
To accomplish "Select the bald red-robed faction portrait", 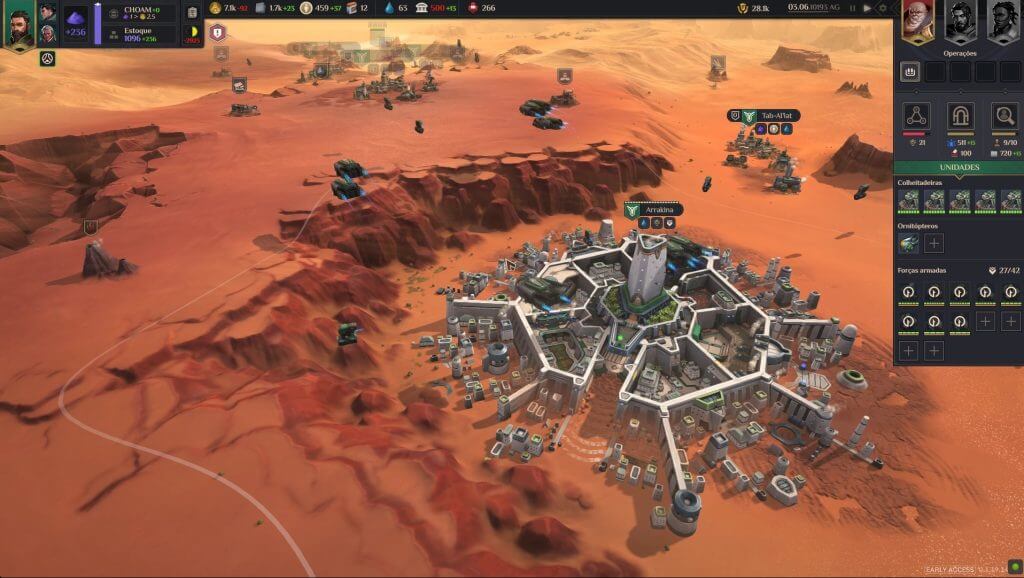I will [x=918, y=20].
